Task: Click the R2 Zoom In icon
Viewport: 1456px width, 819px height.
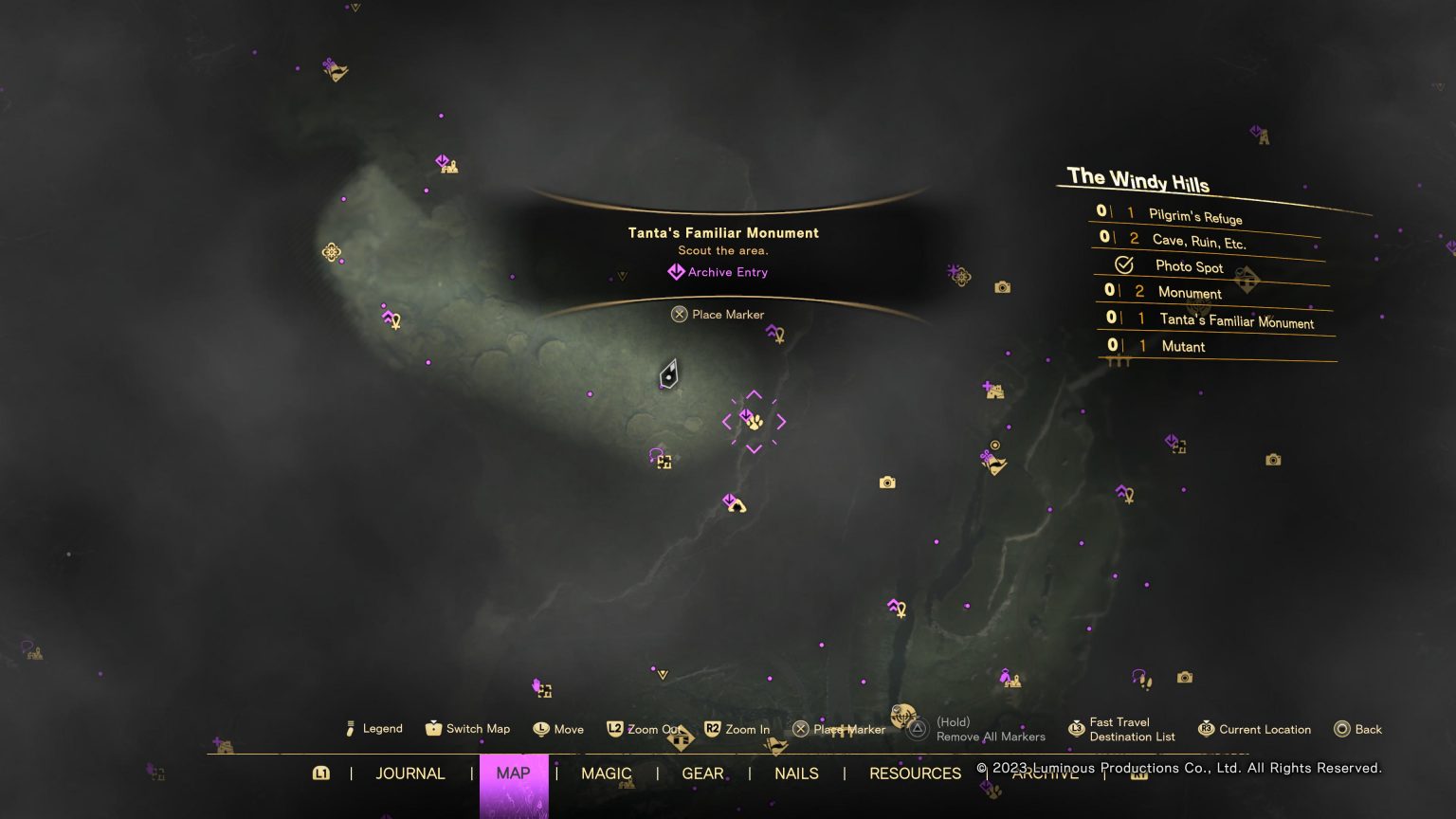Action: [x=712, y=729]
